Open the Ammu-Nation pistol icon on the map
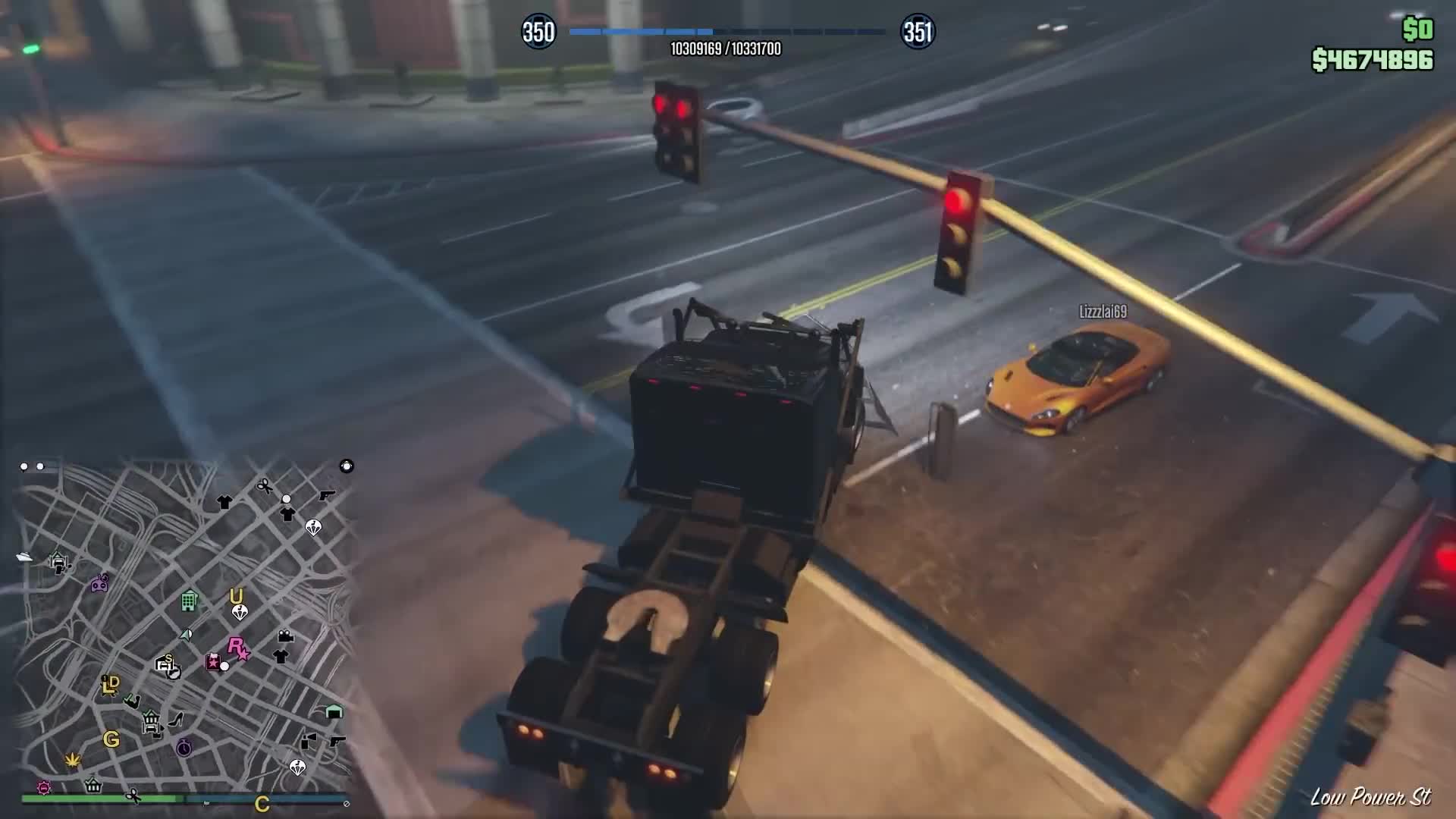This screenshot has width=1456, height=819. coord(326,495)
